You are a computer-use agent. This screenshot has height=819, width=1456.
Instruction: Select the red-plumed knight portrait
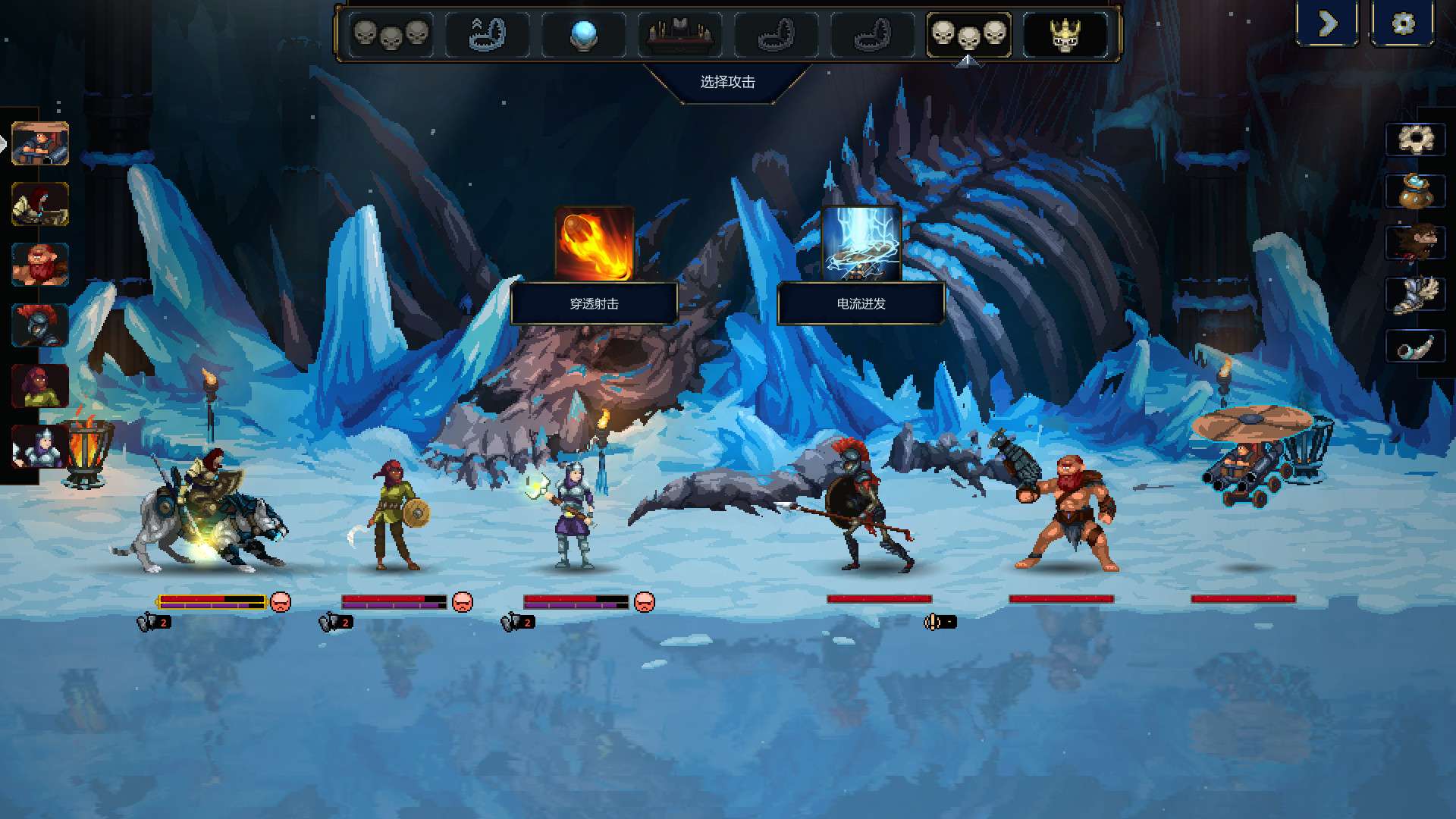[42, 325]
